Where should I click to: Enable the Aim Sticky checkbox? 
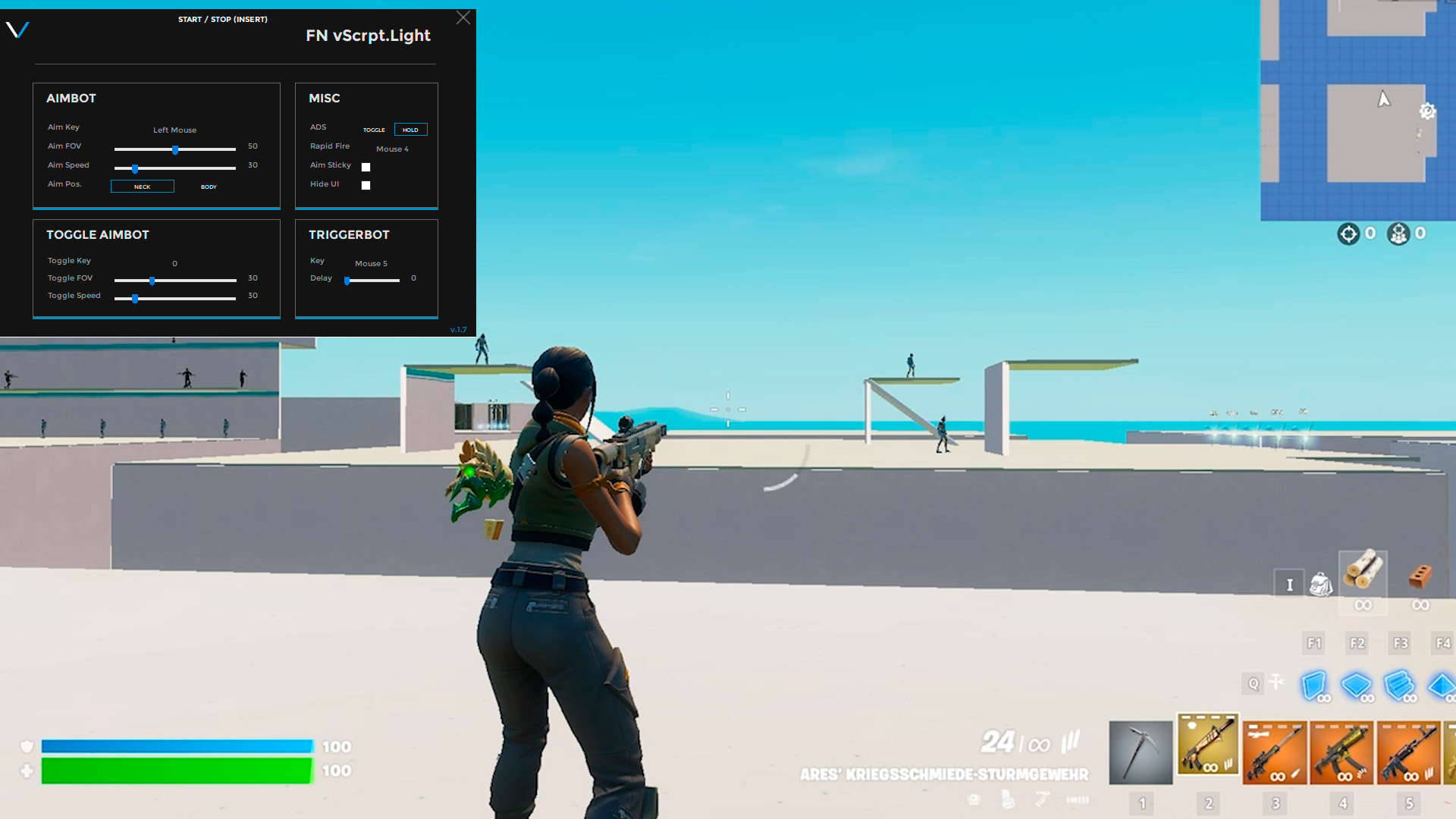(x=366, y=167)
